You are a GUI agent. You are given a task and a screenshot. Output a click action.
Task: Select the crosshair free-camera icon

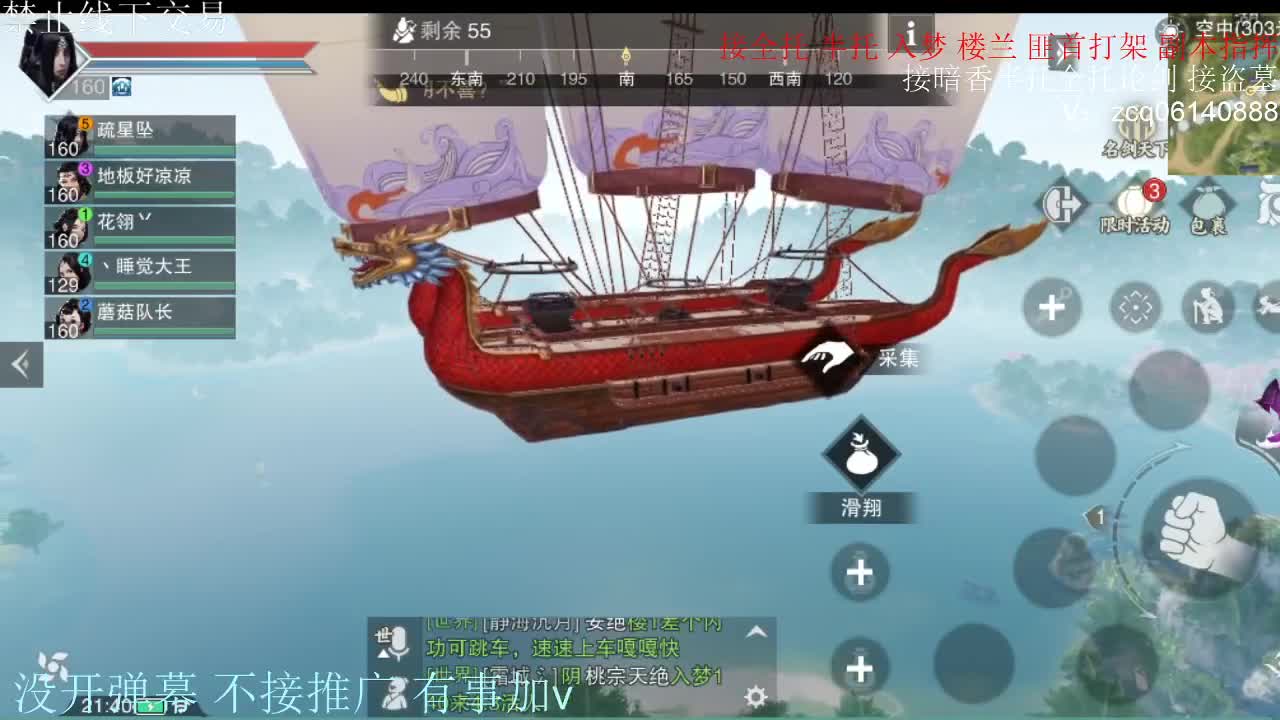click(1135, 309)
